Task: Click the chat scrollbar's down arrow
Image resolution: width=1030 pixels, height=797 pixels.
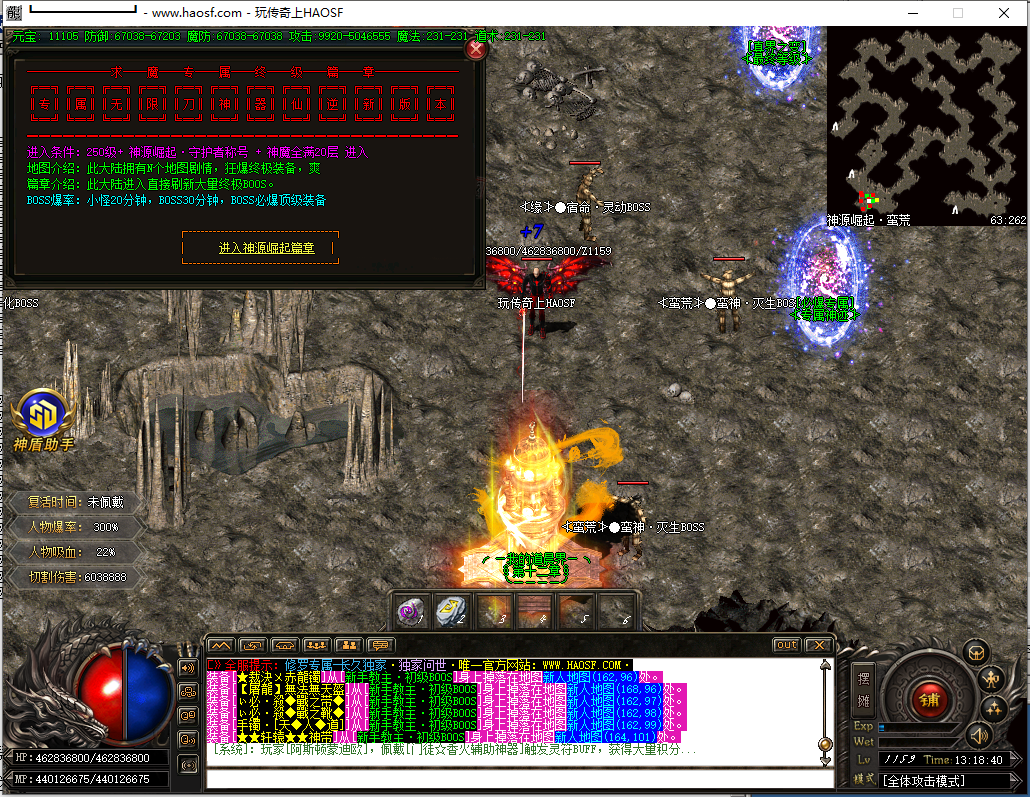Action: click(x=825, y=761)
